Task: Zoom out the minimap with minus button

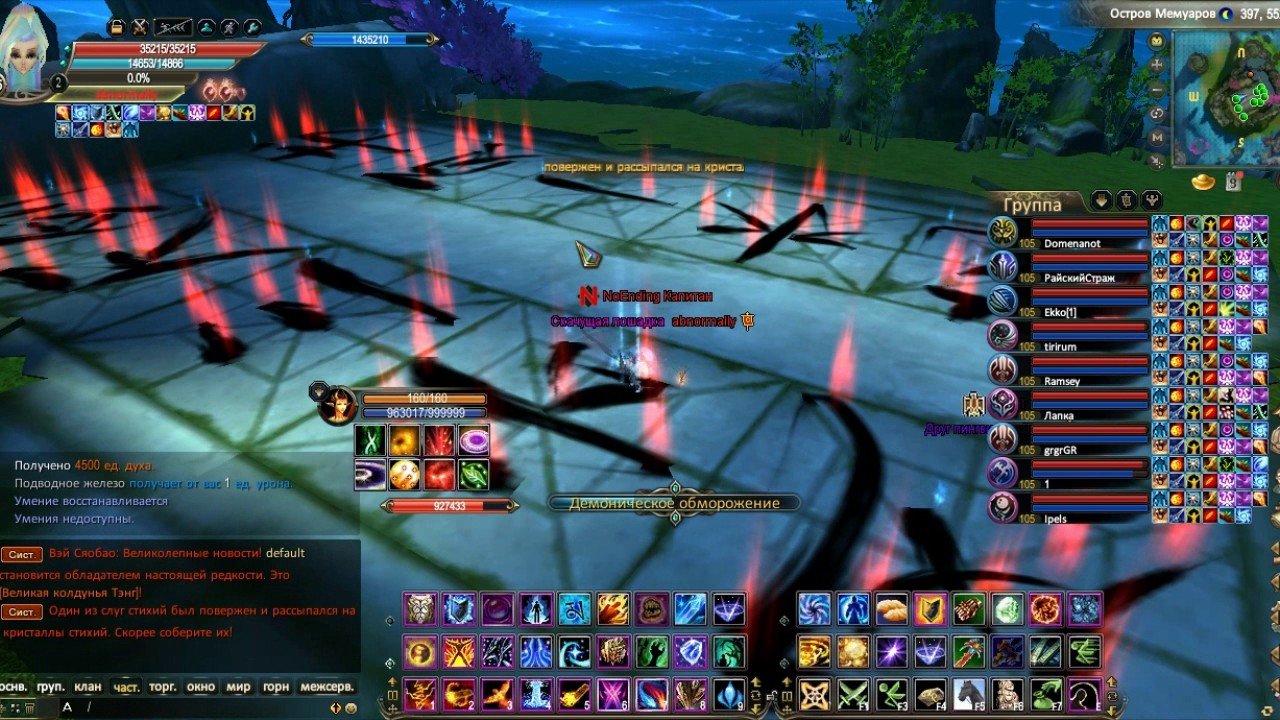Action: pyautogui.click(x=1157, y=88)
